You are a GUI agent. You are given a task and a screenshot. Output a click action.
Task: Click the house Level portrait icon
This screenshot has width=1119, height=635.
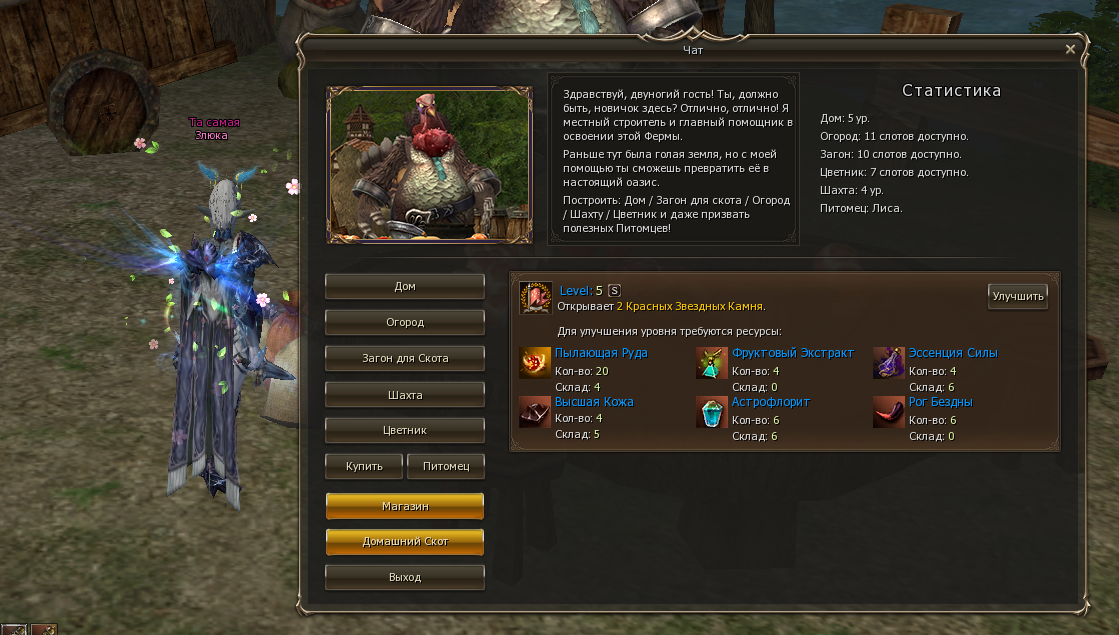pos(536,297)
